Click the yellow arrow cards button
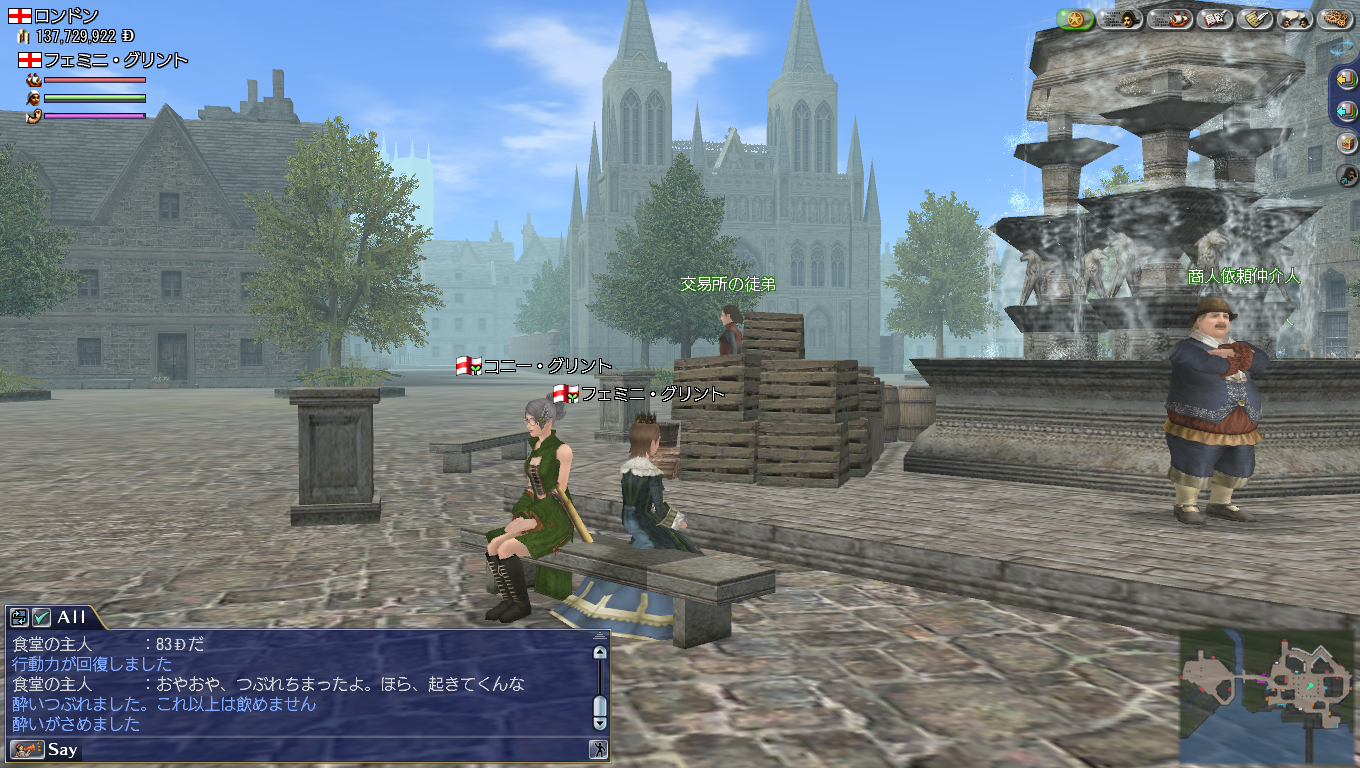1360x768 pixels. point(1346,79)
